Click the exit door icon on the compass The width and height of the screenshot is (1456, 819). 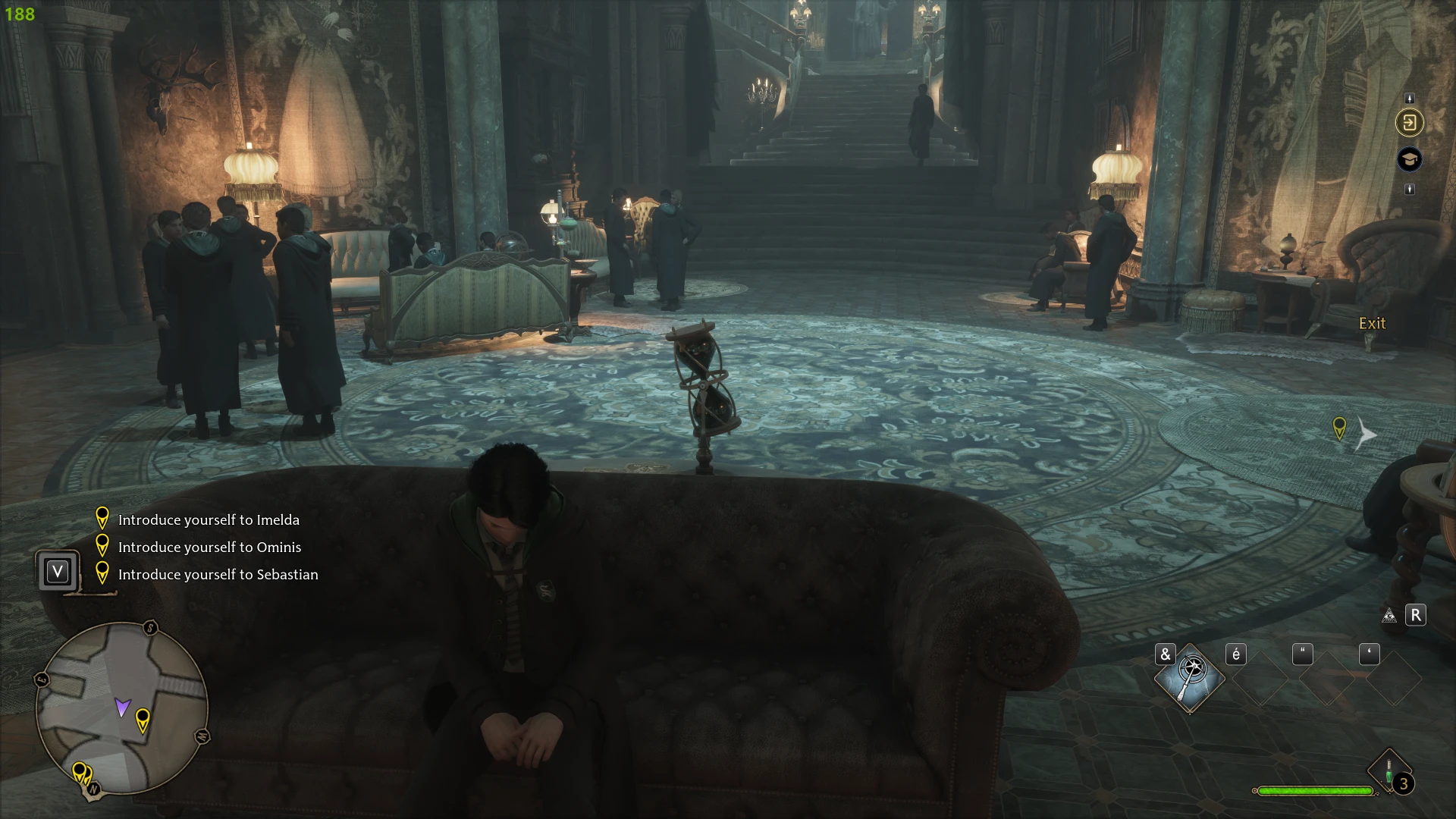click(x=1410, y=123)
